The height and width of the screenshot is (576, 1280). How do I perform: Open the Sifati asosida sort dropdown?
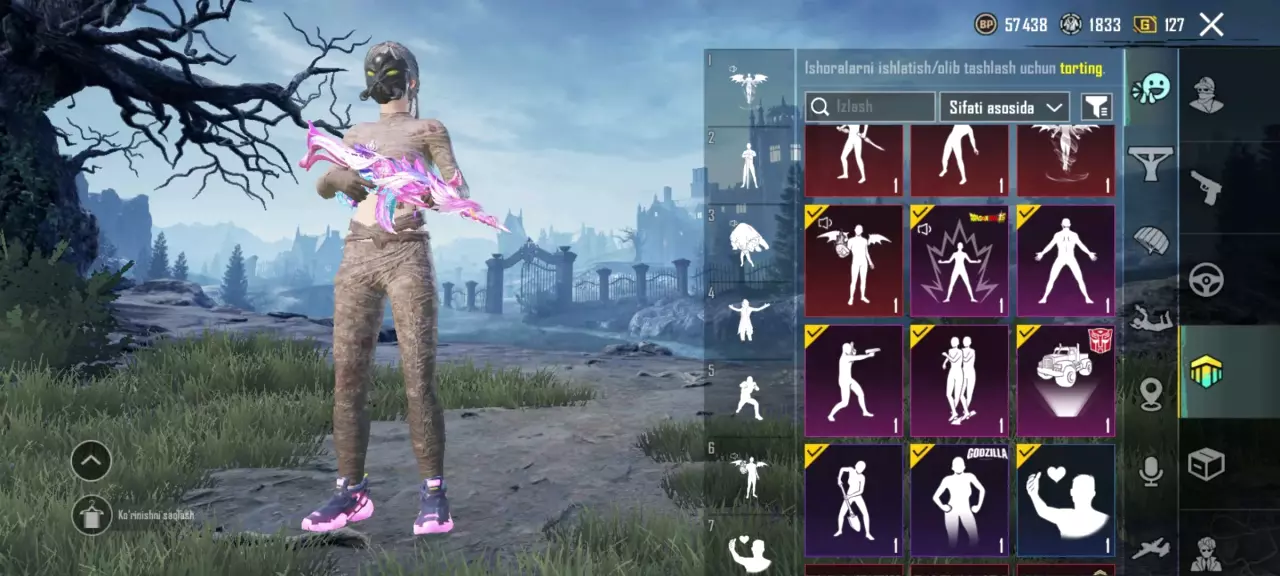click(x=1004, y=107)
